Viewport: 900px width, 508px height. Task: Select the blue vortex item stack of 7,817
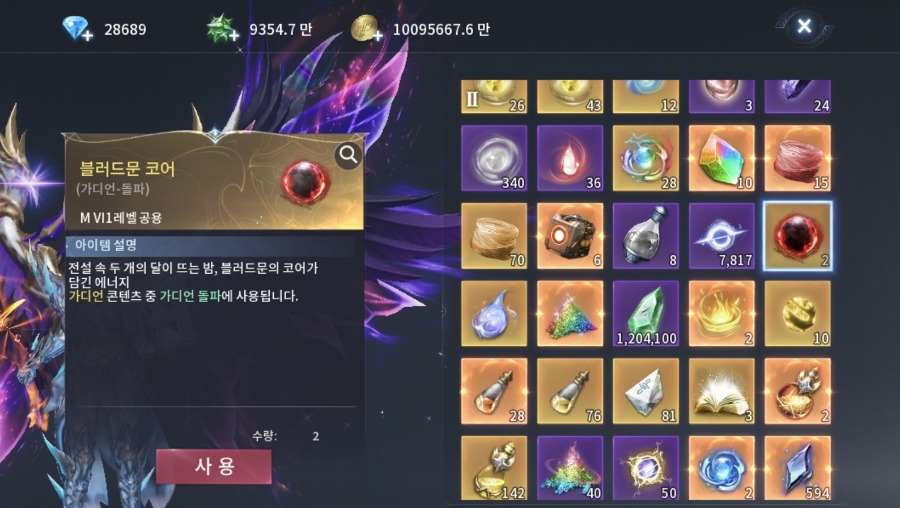pos(721,236)
